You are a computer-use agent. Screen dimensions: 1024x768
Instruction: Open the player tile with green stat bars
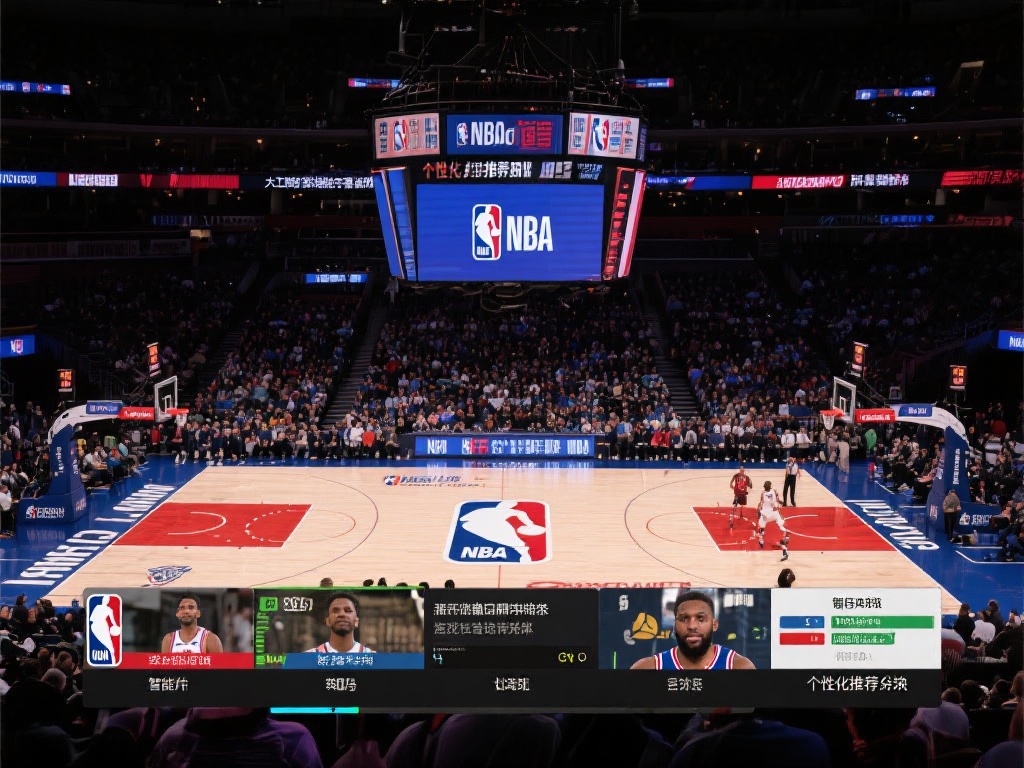[x=339, y=628]
